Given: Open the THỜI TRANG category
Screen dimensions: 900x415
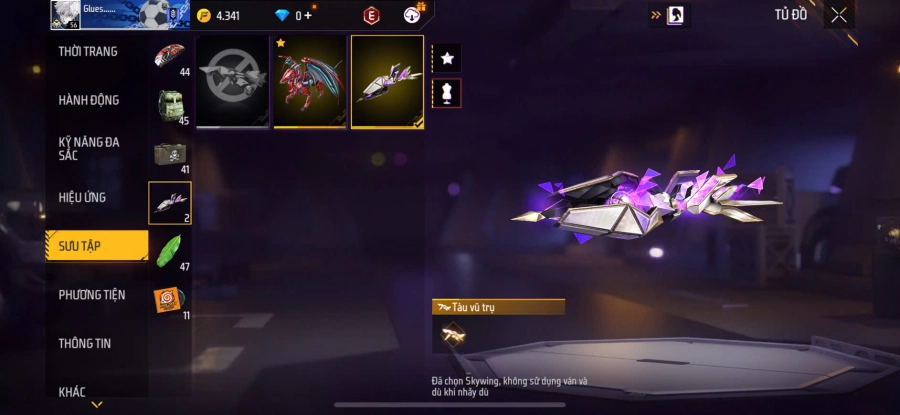Looking at the screenshot, I should pyautogui.click(x=88, y=52).
